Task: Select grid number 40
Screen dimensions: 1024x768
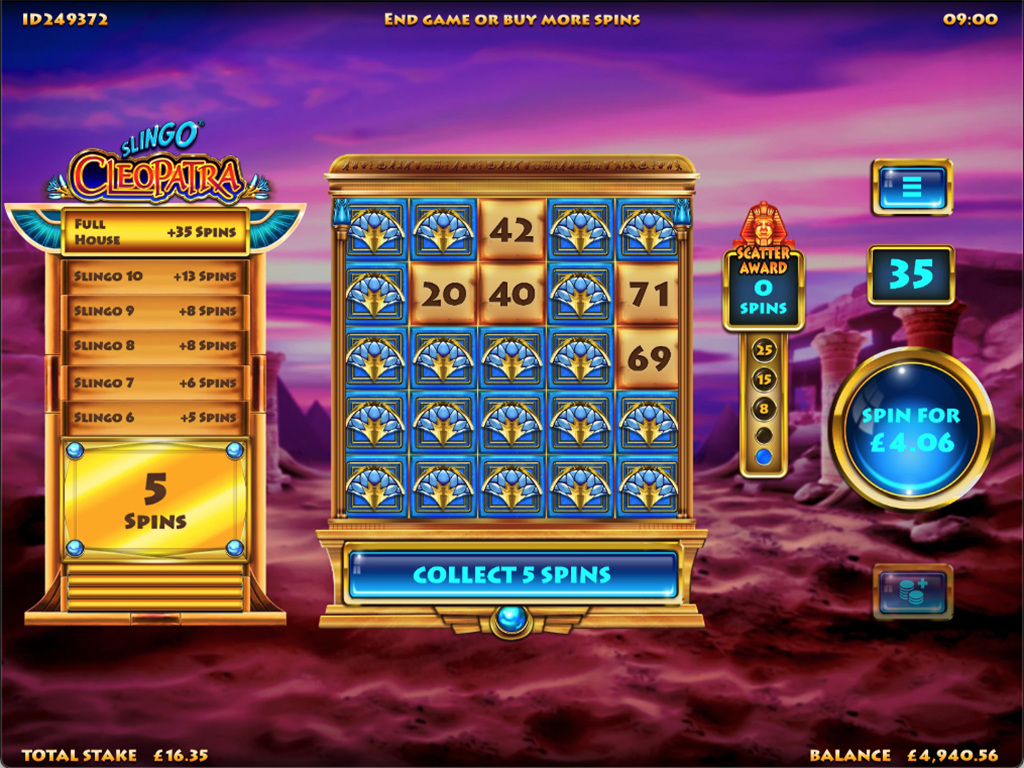Action: tap(511, 294)
